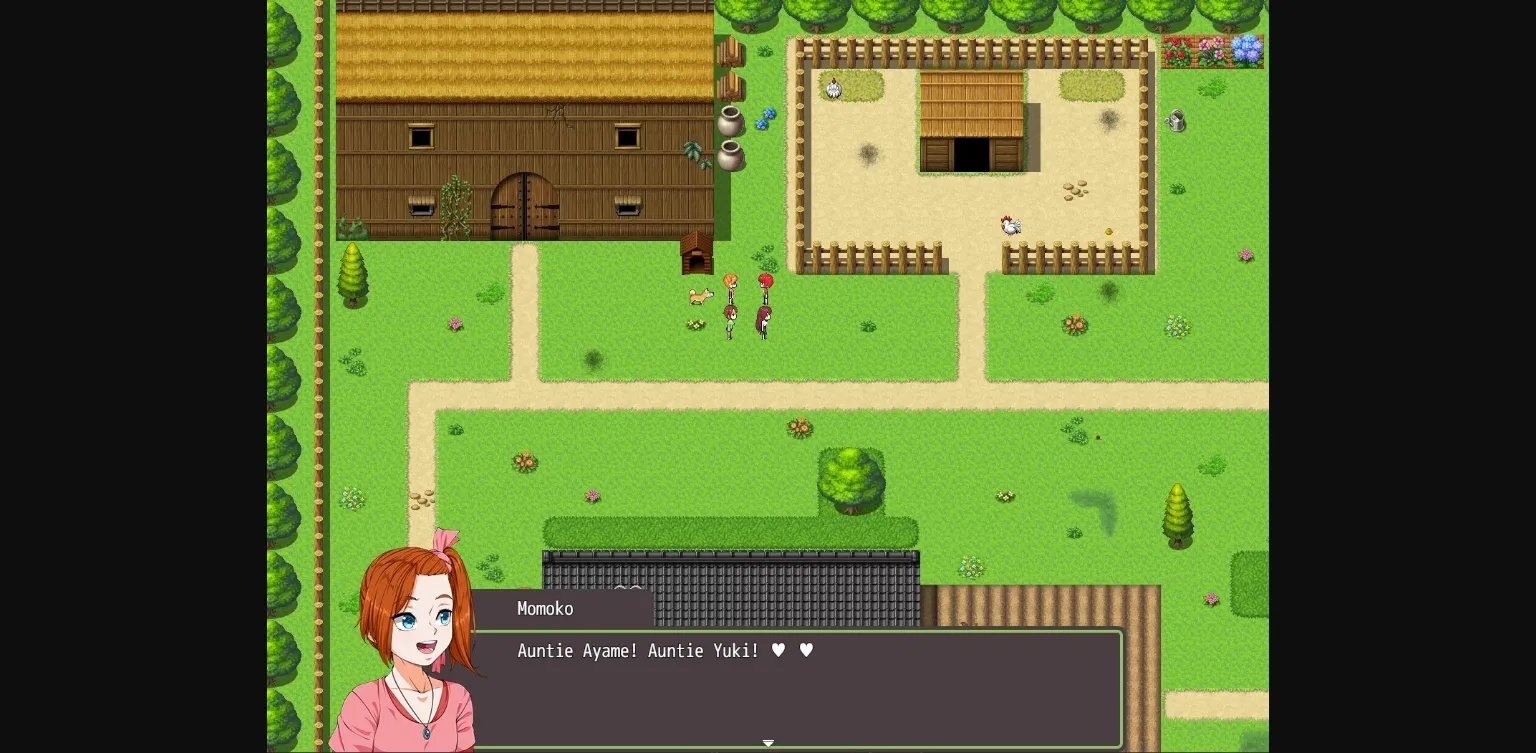Click the first heart symbol in the dialogue

(x=778, y=650)
